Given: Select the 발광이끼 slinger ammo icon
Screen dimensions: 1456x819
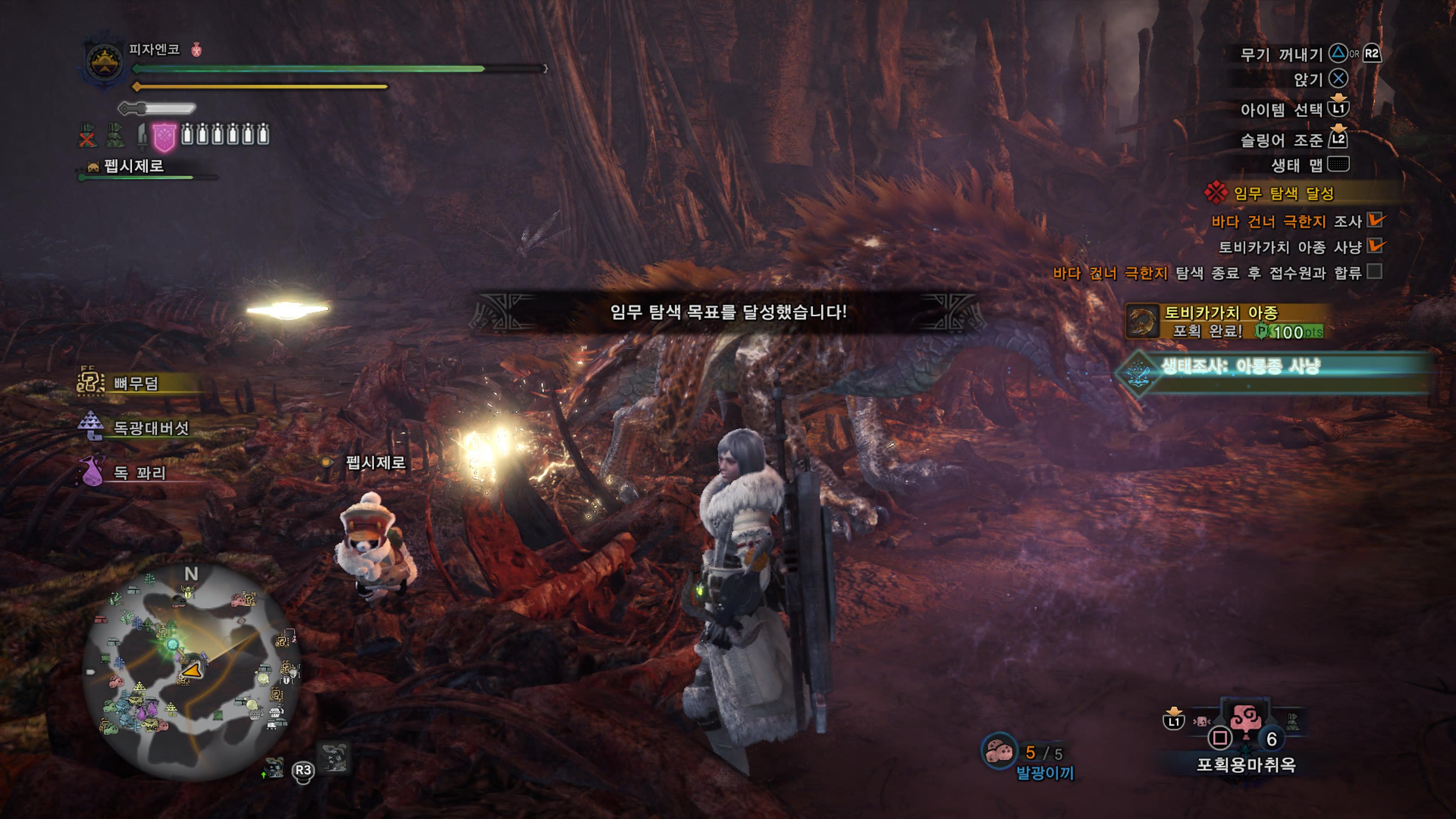Looking at the screenshot, I should (x=999, y=752).
